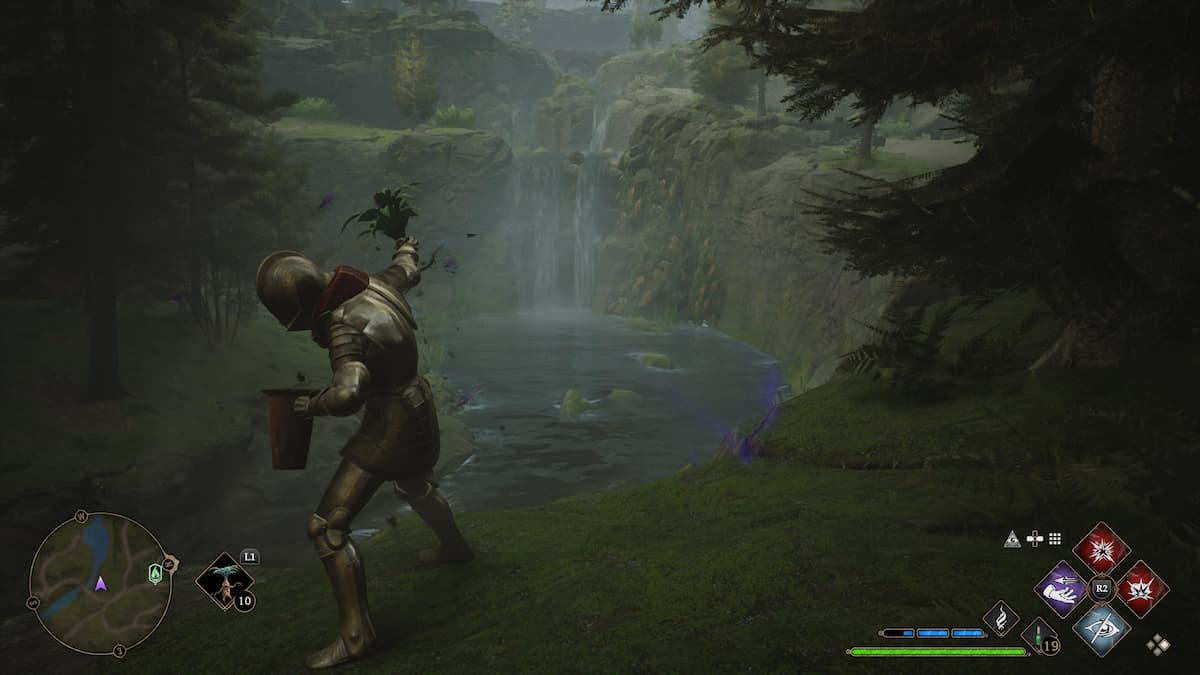Image resolution: width=1200 pixels, height=675 pixels.
Task: Click the white nine-dot grid icon
Action: pos(1055,539)
